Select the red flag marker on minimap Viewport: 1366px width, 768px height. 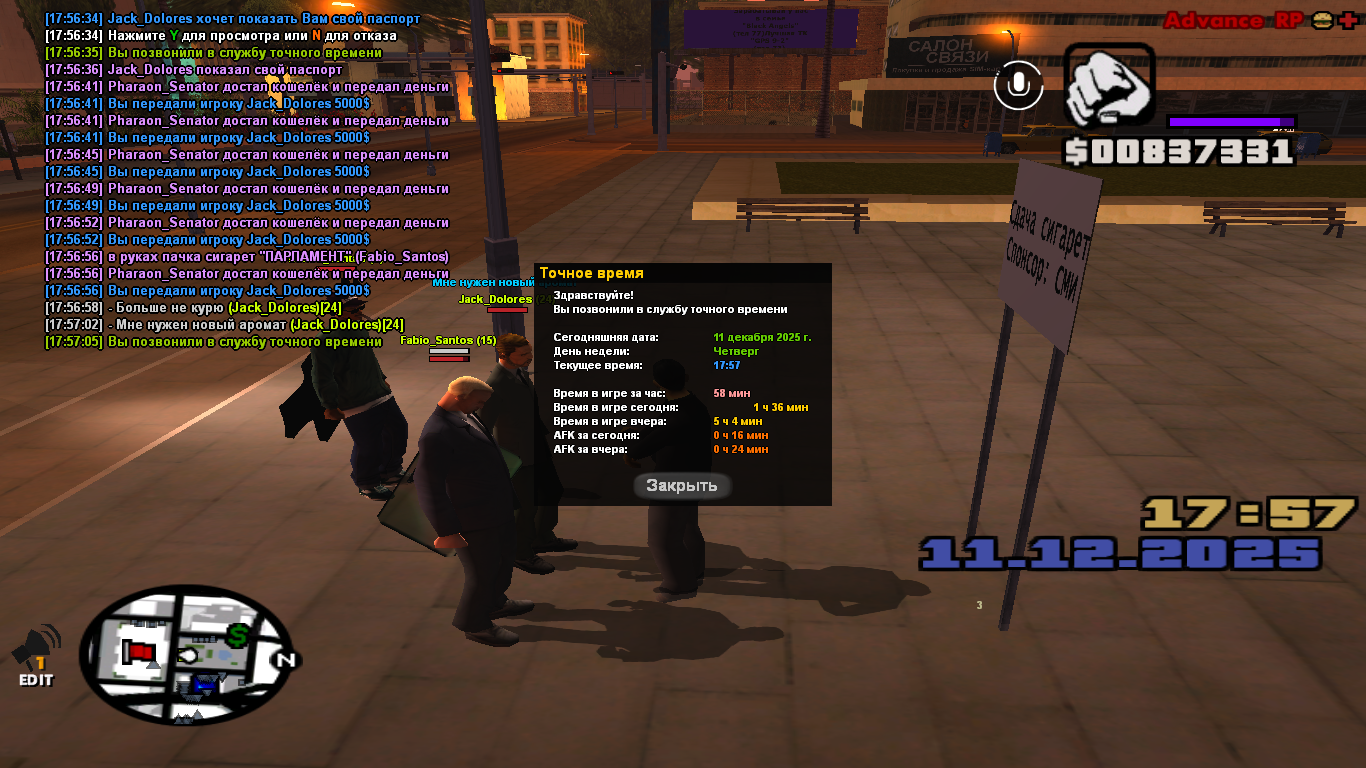[x=139, y=653]
